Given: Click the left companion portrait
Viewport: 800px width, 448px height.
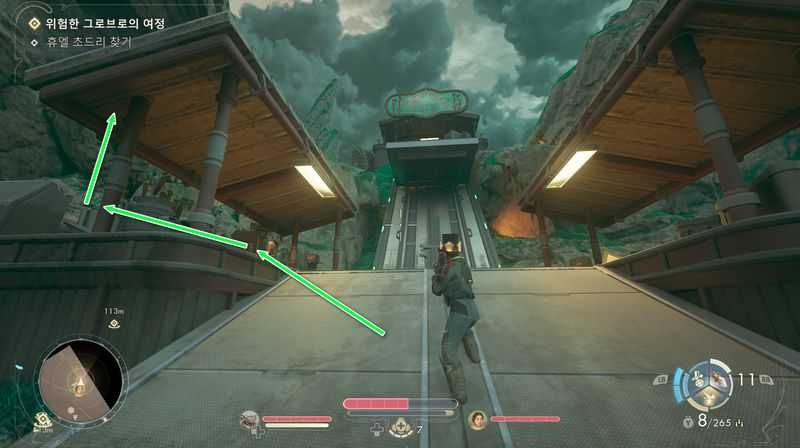Looking at the screenshot, I should (250, 419).
